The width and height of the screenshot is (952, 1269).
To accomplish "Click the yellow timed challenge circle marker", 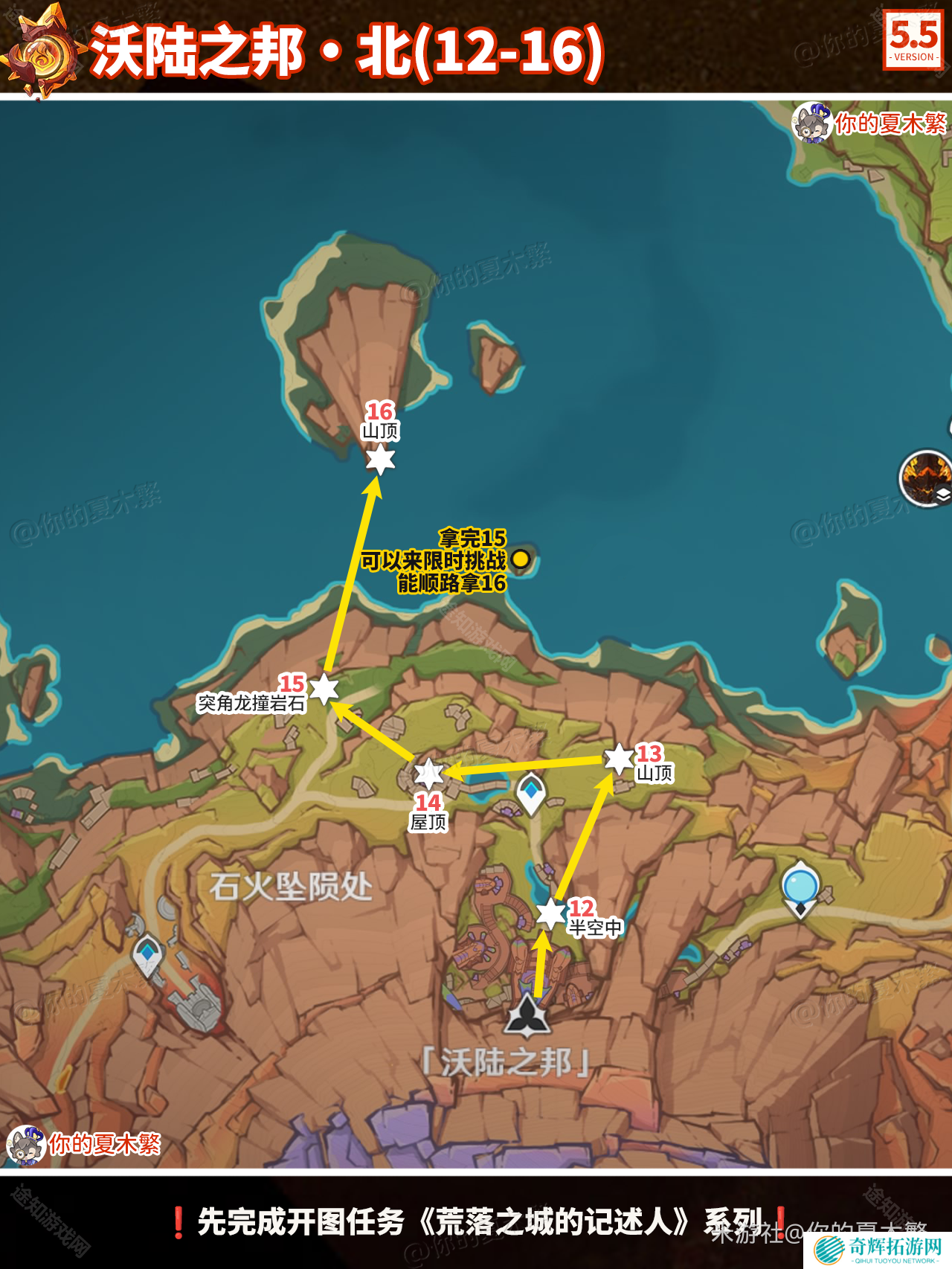I will pyautogui.click(x=521, y=559).
